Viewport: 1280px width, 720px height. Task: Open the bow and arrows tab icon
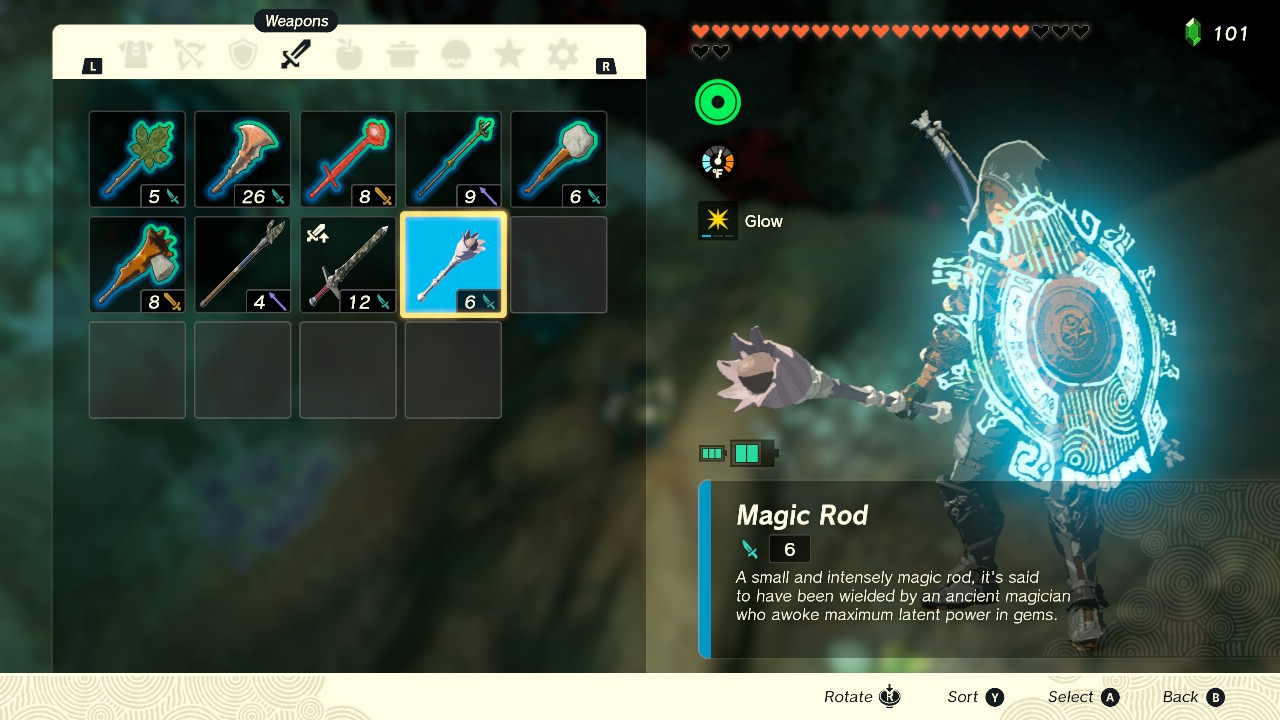189,54
